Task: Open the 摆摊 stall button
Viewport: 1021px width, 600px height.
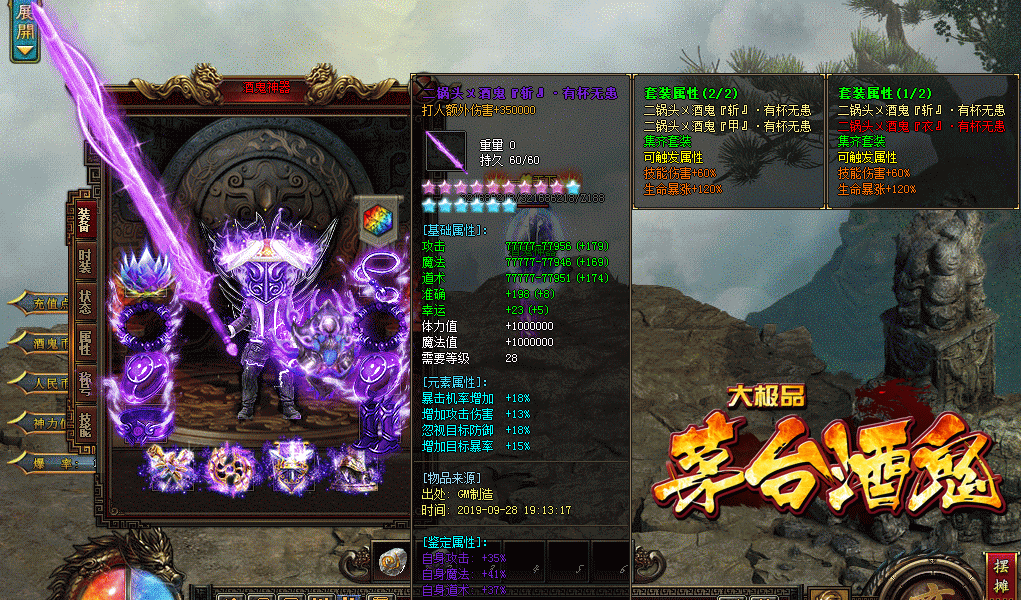Action: (x=1001, y=573)
